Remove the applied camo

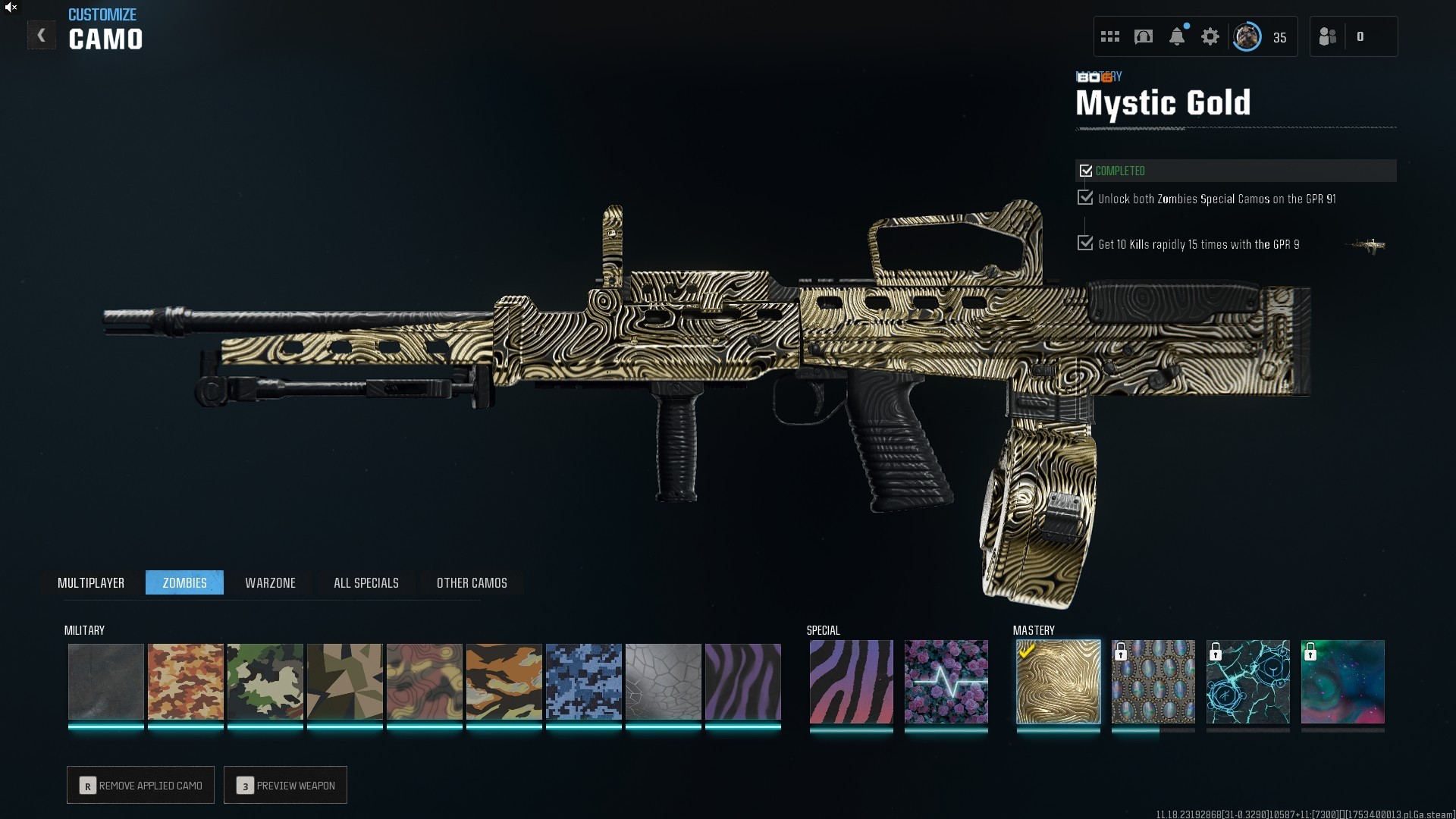(x=141, y=785)
